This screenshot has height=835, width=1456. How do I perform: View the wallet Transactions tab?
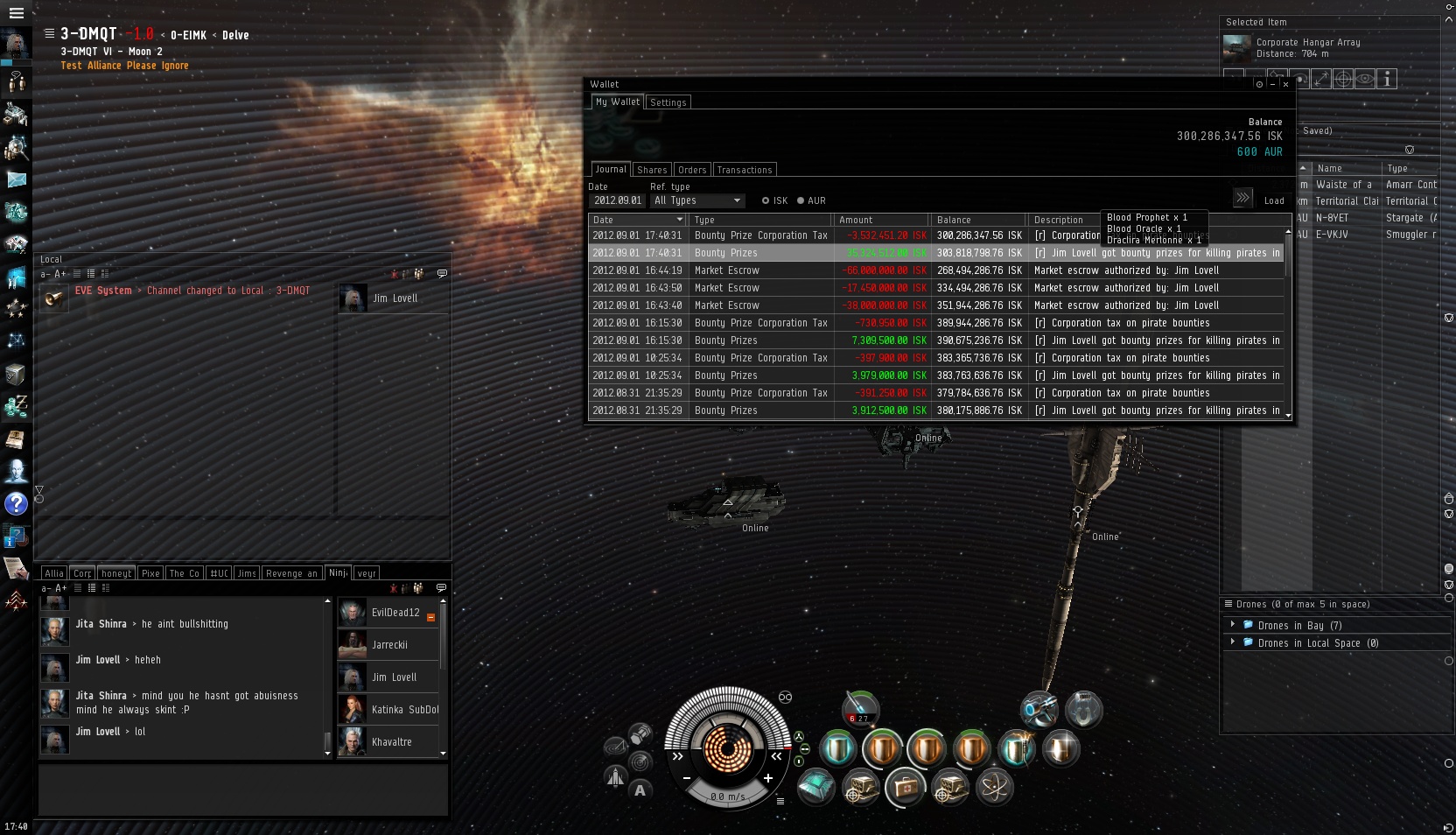point(744,170)
